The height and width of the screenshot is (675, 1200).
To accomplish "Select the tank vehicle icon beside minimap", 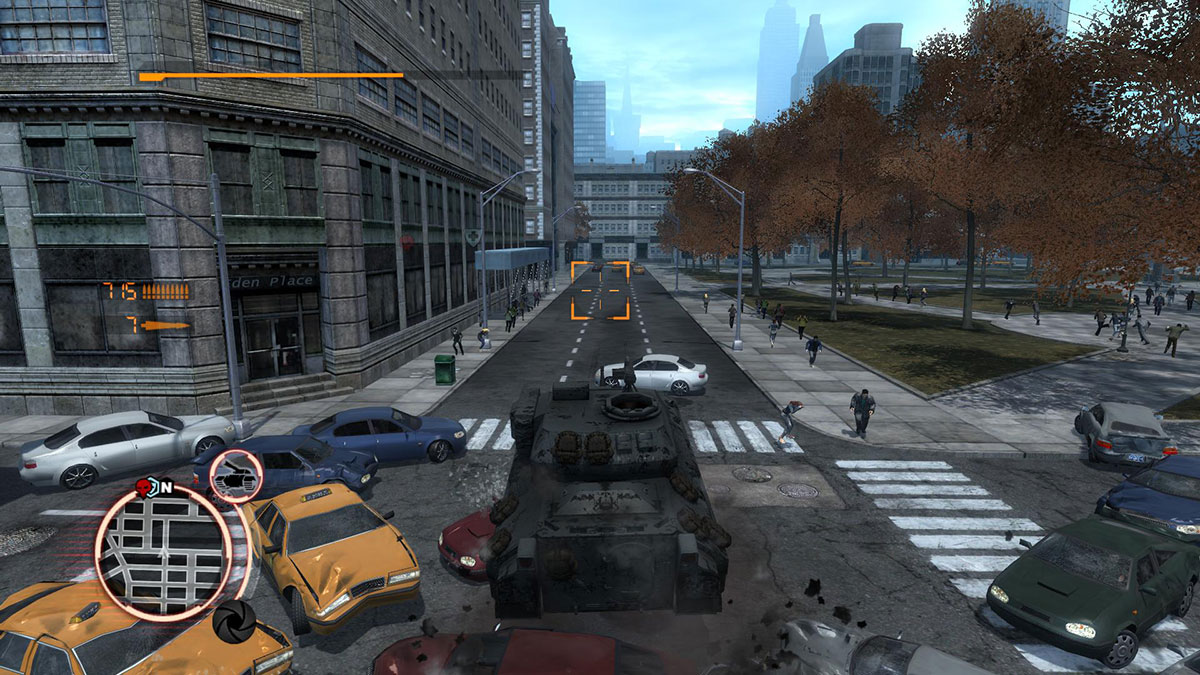I will point(237,477).
